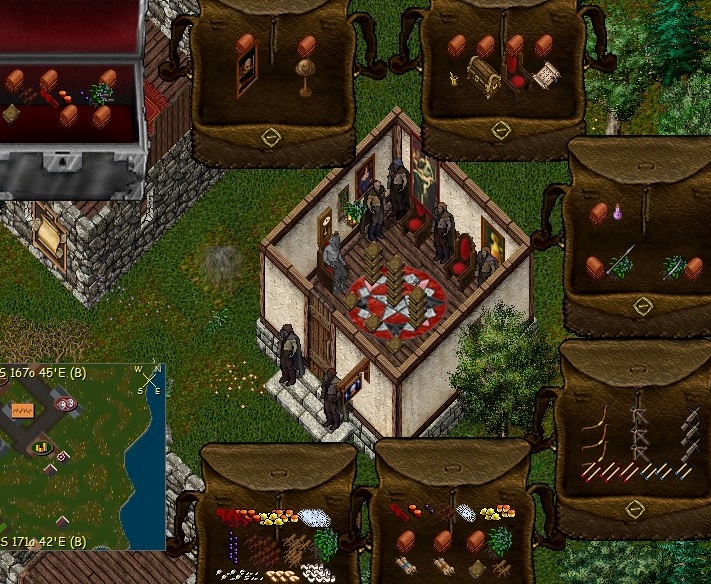The height and width of the screenshot is (584, 711).
Task: Pick the globe on a stand item
Action: 304,76
